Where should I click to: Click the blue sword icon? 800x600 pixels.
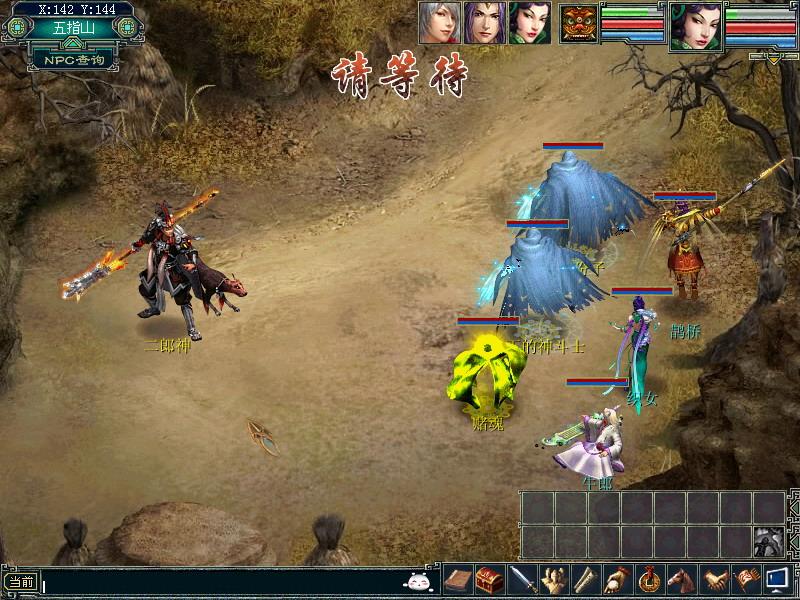tap(521, 580)
